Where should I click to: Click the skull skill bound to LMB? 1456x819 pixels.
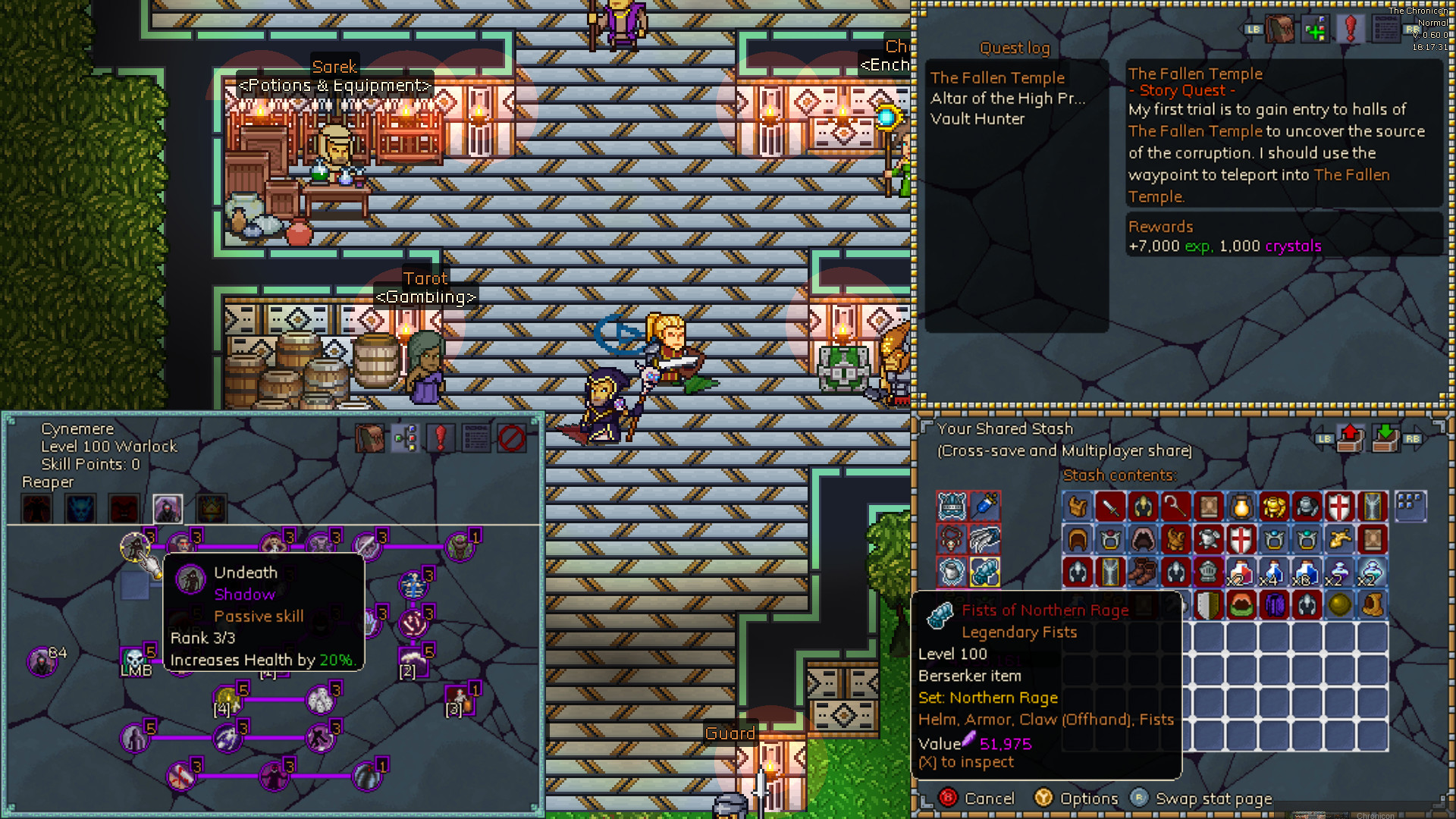coord(135,657)
